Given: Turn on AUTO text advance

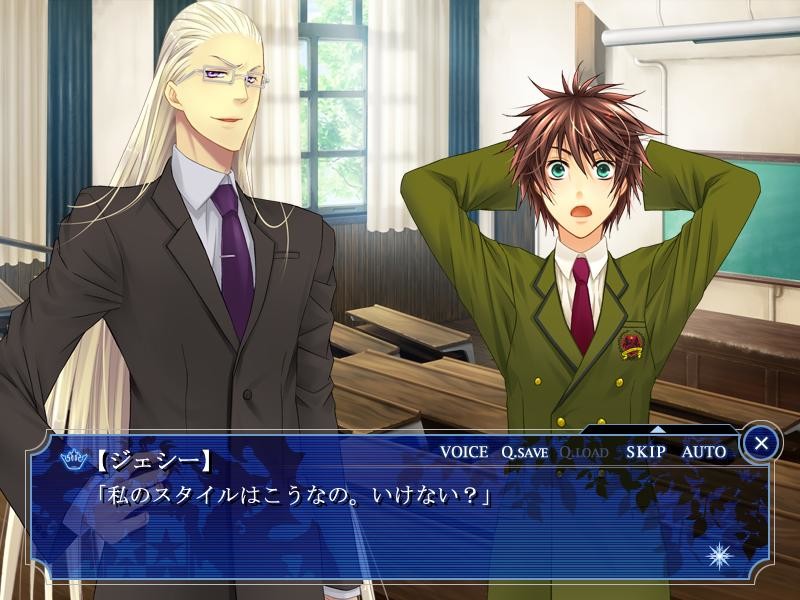Looking at the screenshot, I should pyautogui.click(x=704, y=452).
